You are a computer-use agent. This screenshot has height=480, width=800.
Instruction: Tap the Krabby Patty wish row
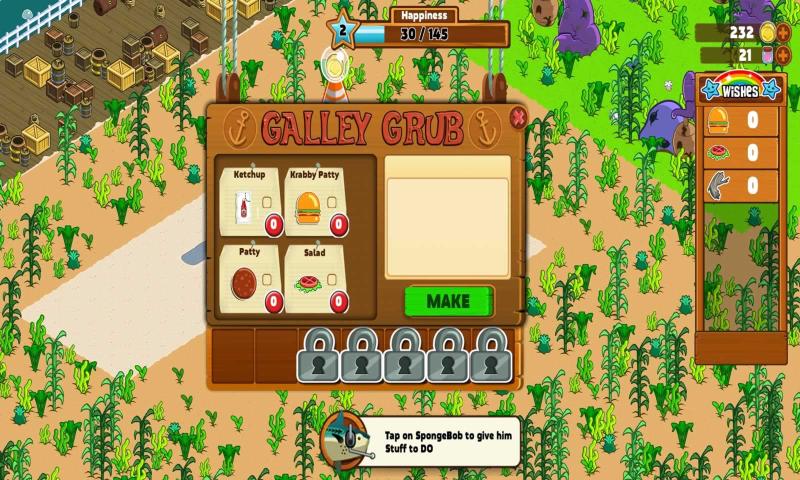click(x=740, y=121)
